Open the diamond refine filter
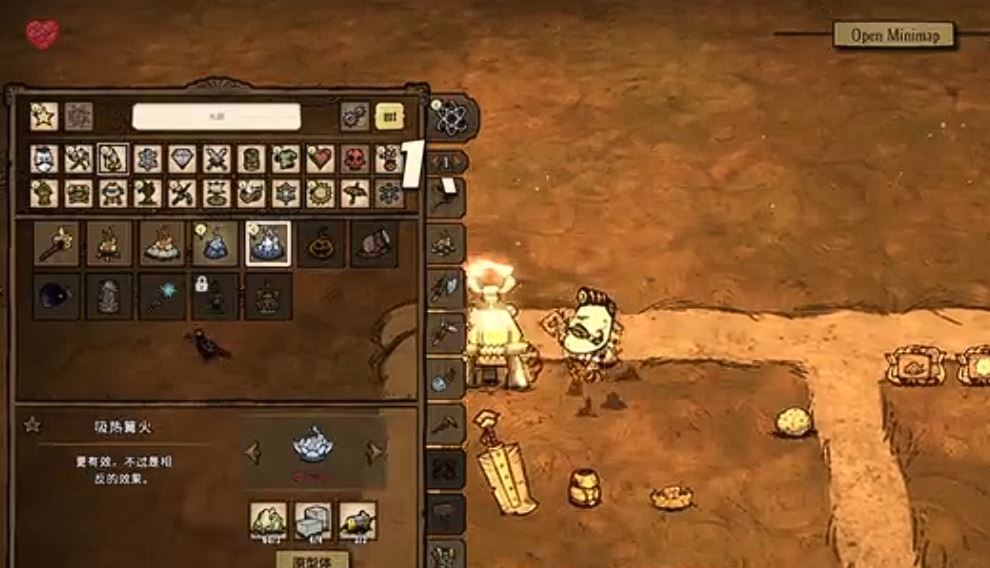Screen dimensions: 990x568 pyautogui.click(x=181, y=160)
